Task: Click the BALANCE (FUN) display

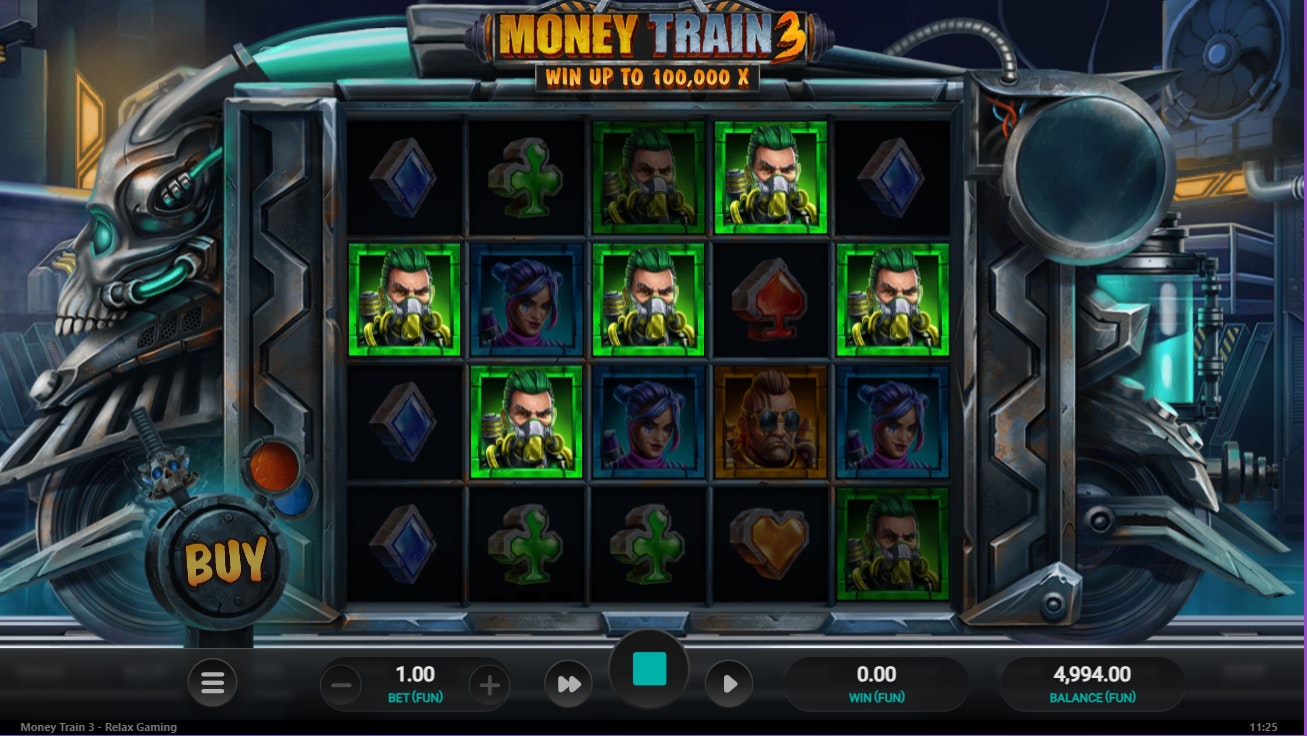Action: (1095, 685)
